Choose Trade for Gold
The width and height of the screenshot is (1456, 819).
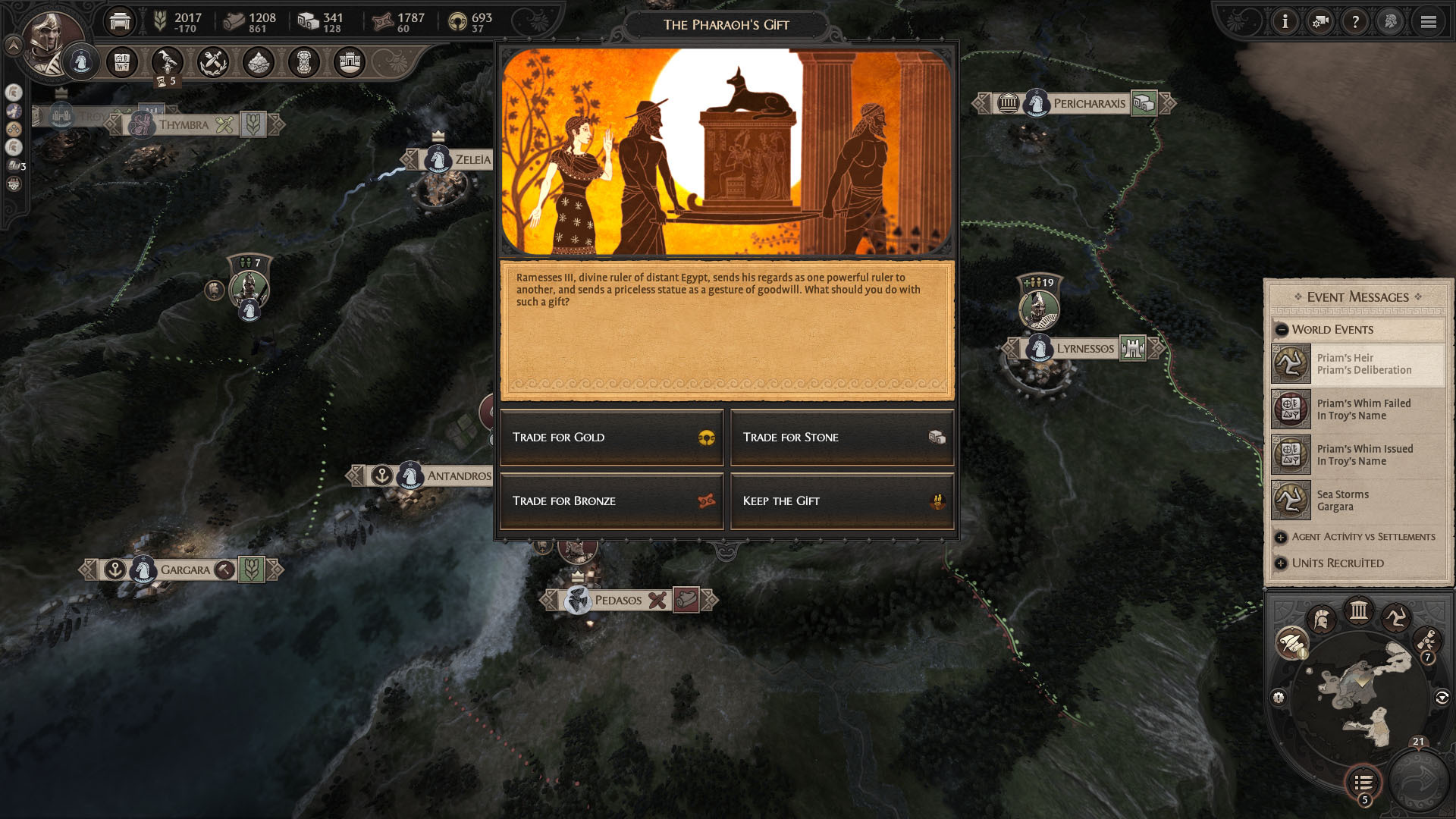pyautogui.click(x=611, y=438)
